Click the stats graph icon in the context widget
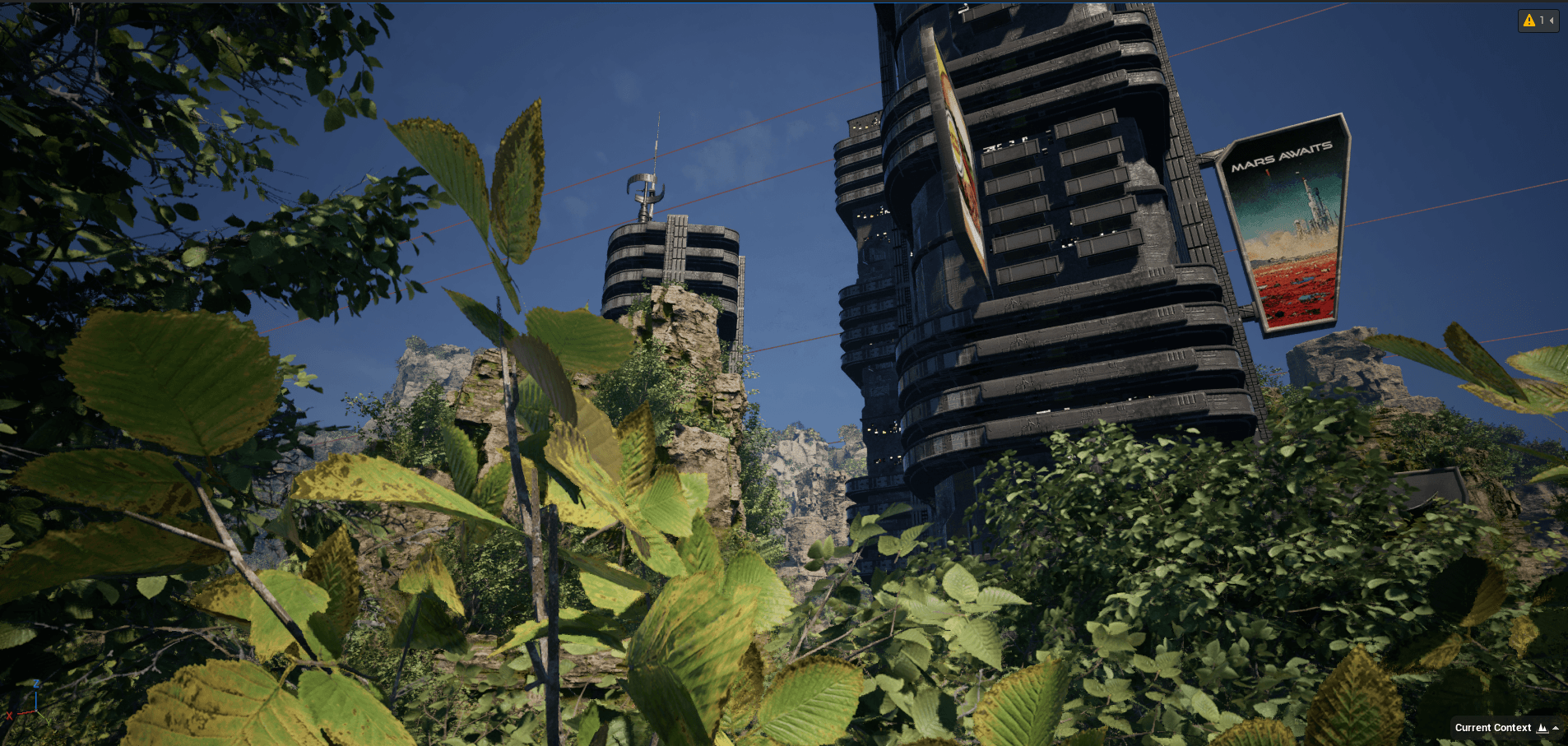The height and width of the screenshot is (746, 1568). (1542, 728)
